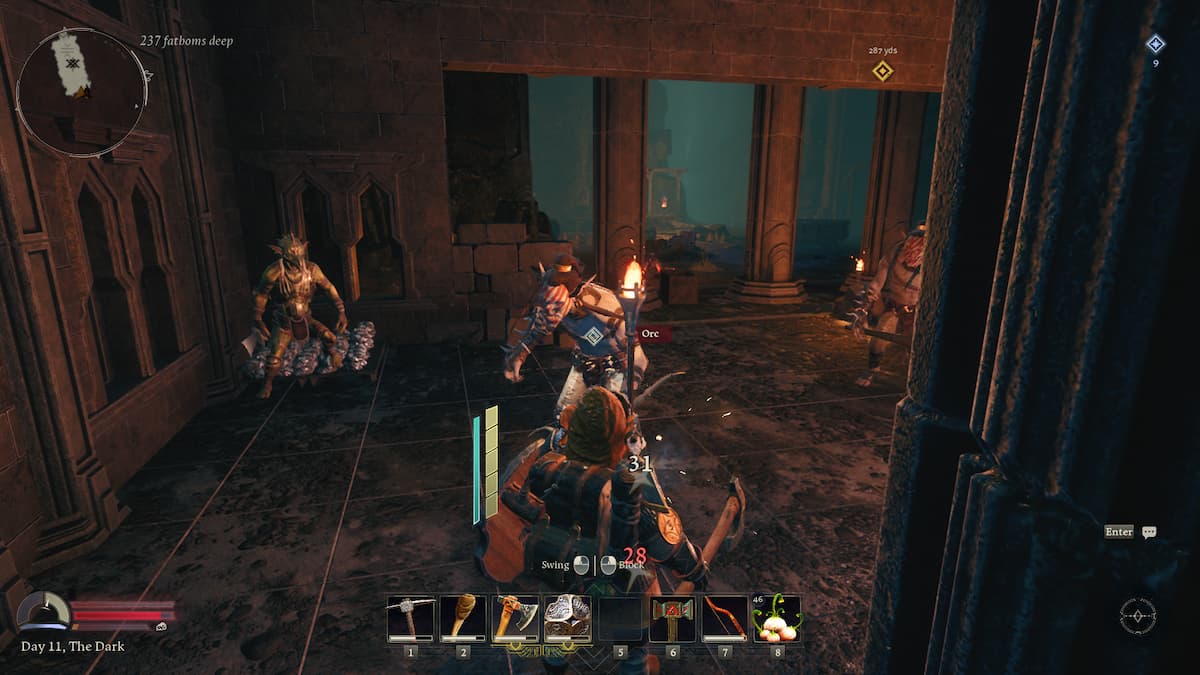The width and height of the screenshot is (1200, 675).
Task: Select the onion stack of 46
Action: click(777, 618)
